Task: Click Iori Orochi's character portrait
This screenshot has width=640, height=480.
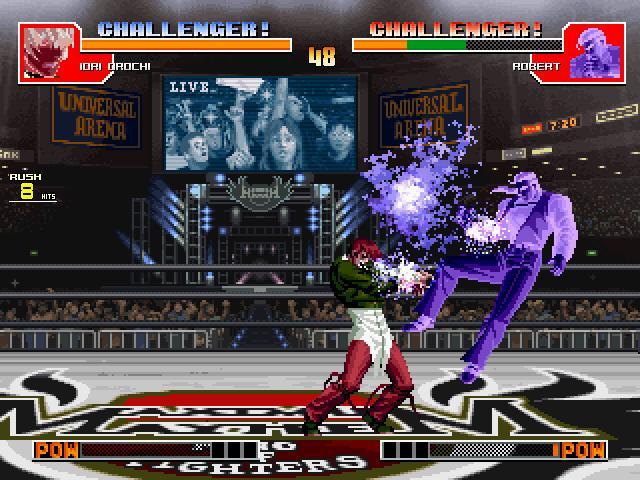Action: 47,52
